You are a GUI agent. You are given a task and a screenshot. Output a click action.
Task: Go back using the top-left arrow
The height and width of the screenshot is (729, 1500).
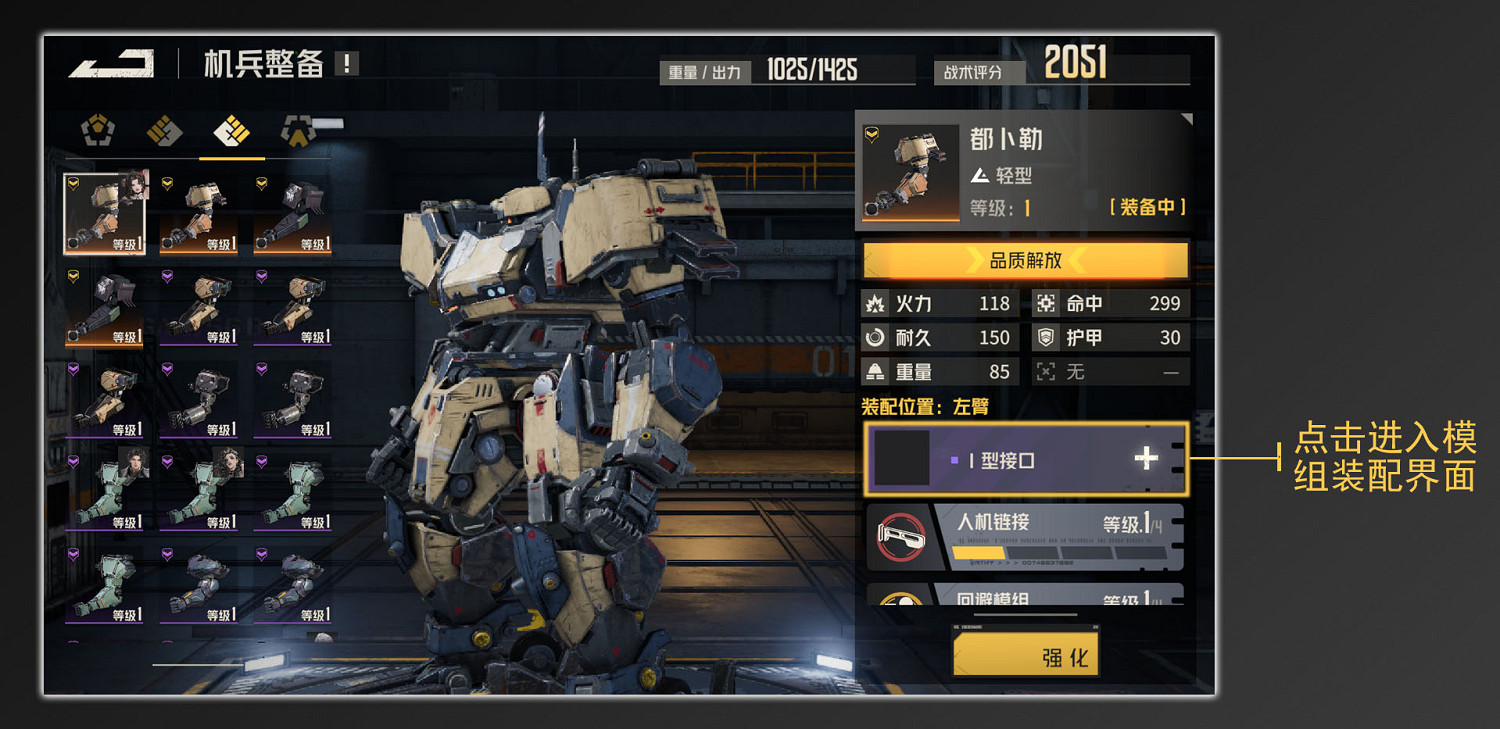pos(111,63)
